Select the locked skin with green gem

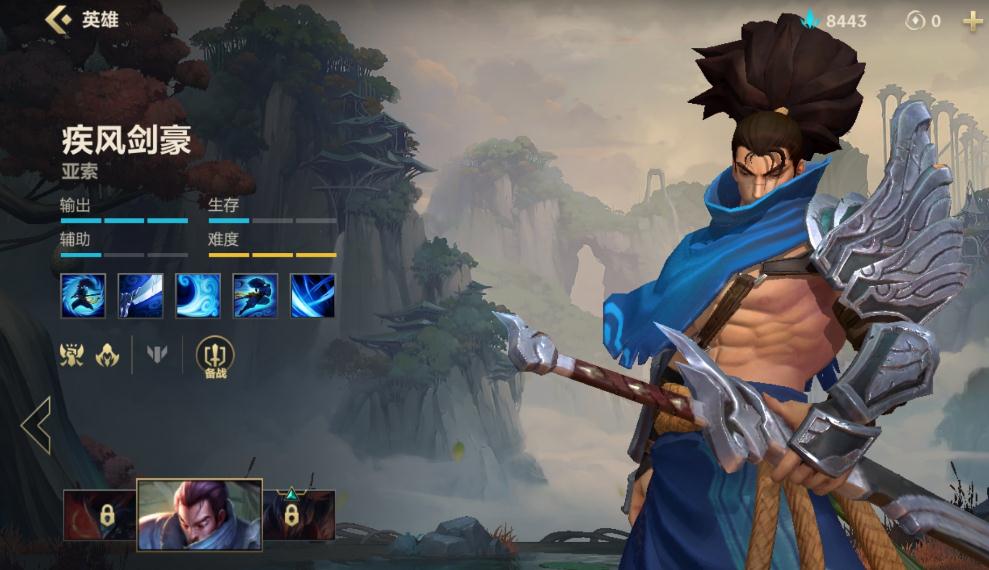tap(298, 515)
